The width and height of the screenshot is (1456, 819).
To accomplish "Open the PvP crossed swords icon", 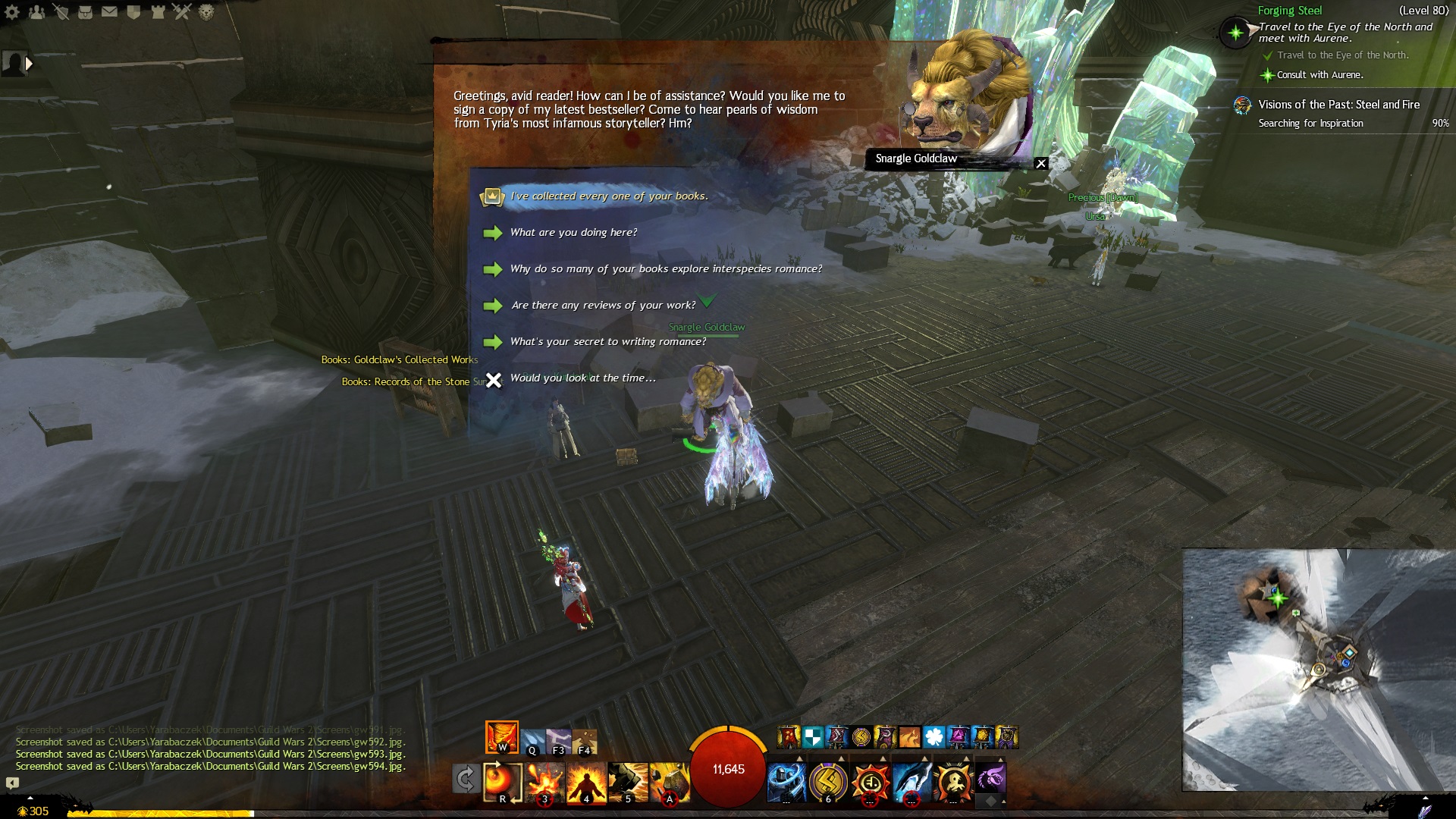I will (x=182, y=12).
